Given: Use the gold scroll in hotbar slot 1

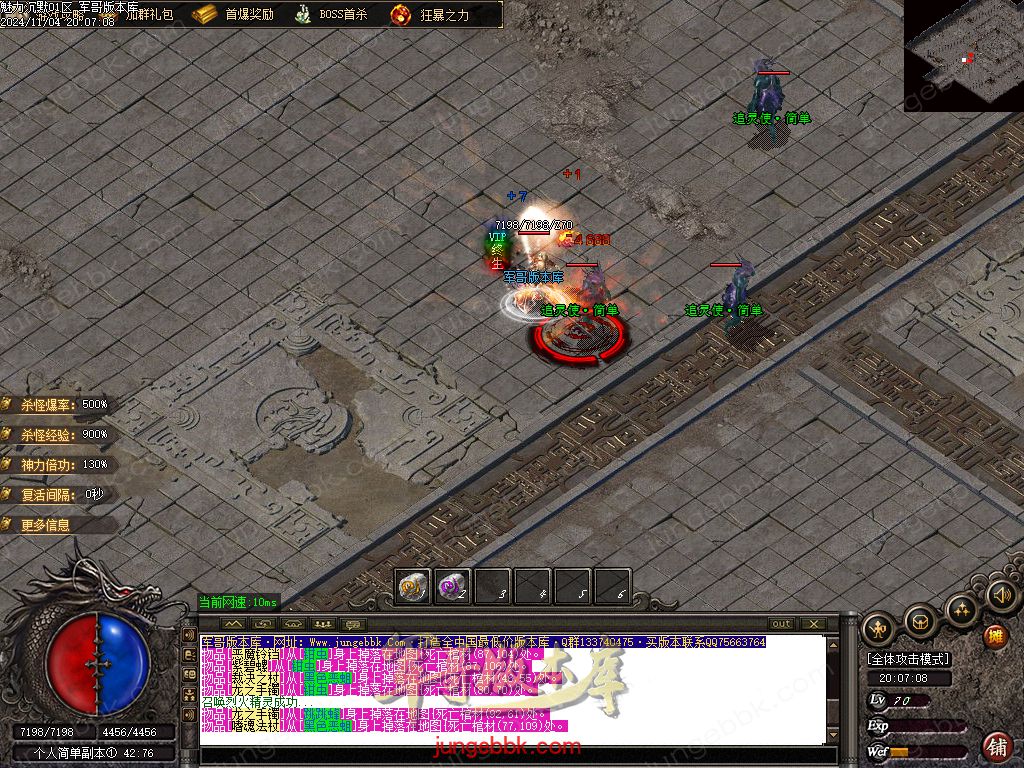Looking at the screenshot, I should coord(413,586).
